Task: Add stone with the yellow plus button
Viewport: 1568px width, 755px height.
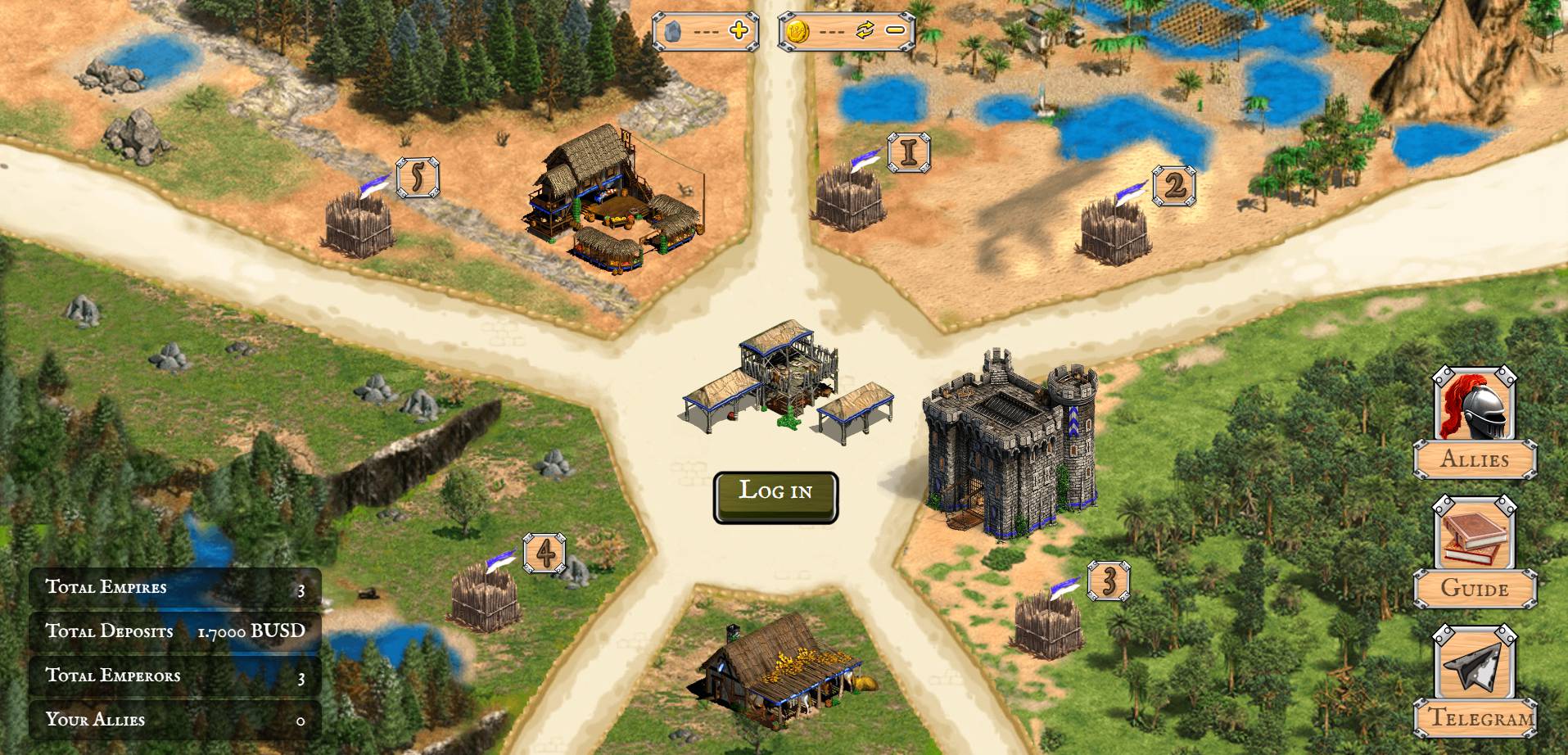Action: [x=739, y=31]
